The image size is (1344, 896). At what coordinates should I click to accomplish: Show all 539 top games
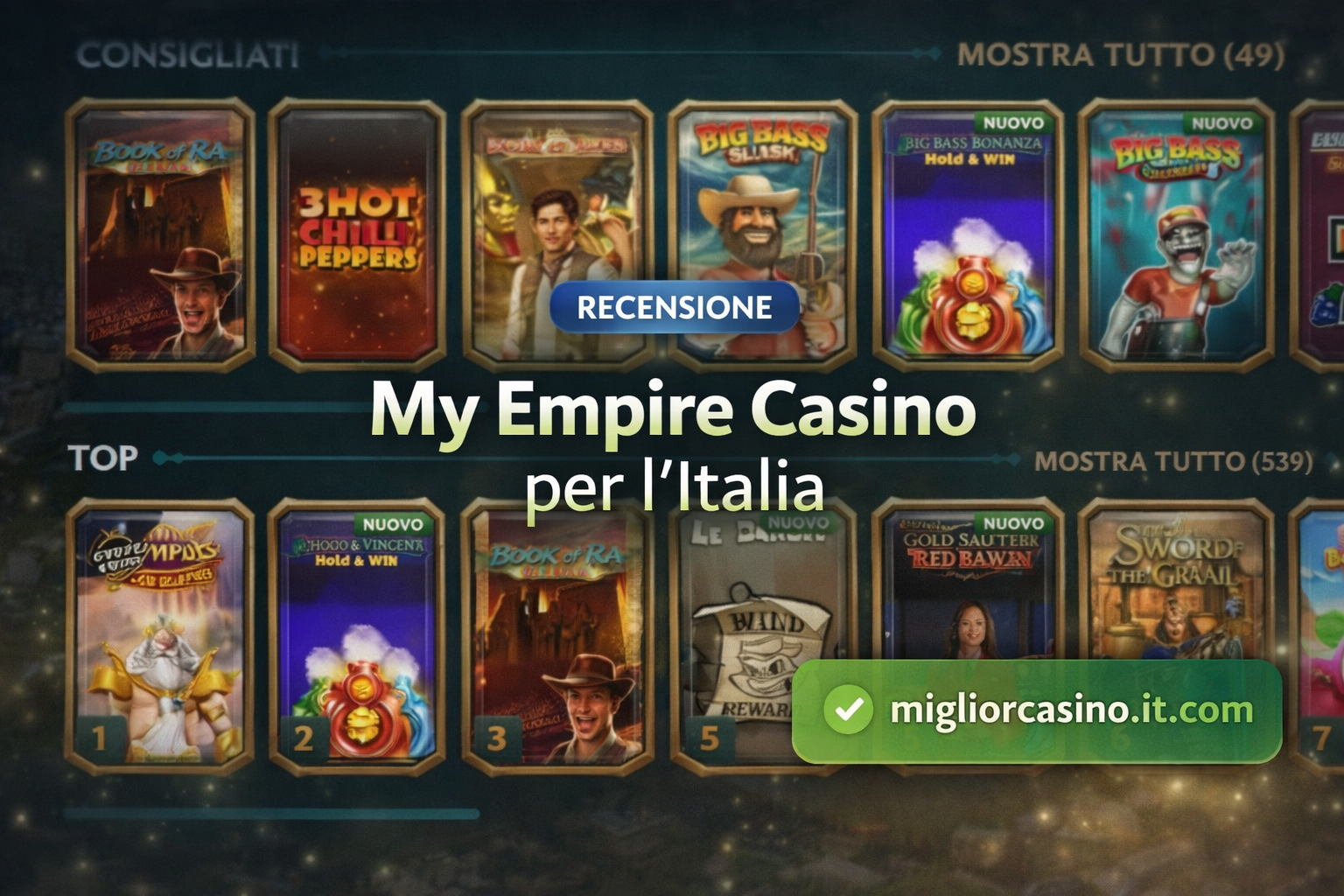(1172, 458)
